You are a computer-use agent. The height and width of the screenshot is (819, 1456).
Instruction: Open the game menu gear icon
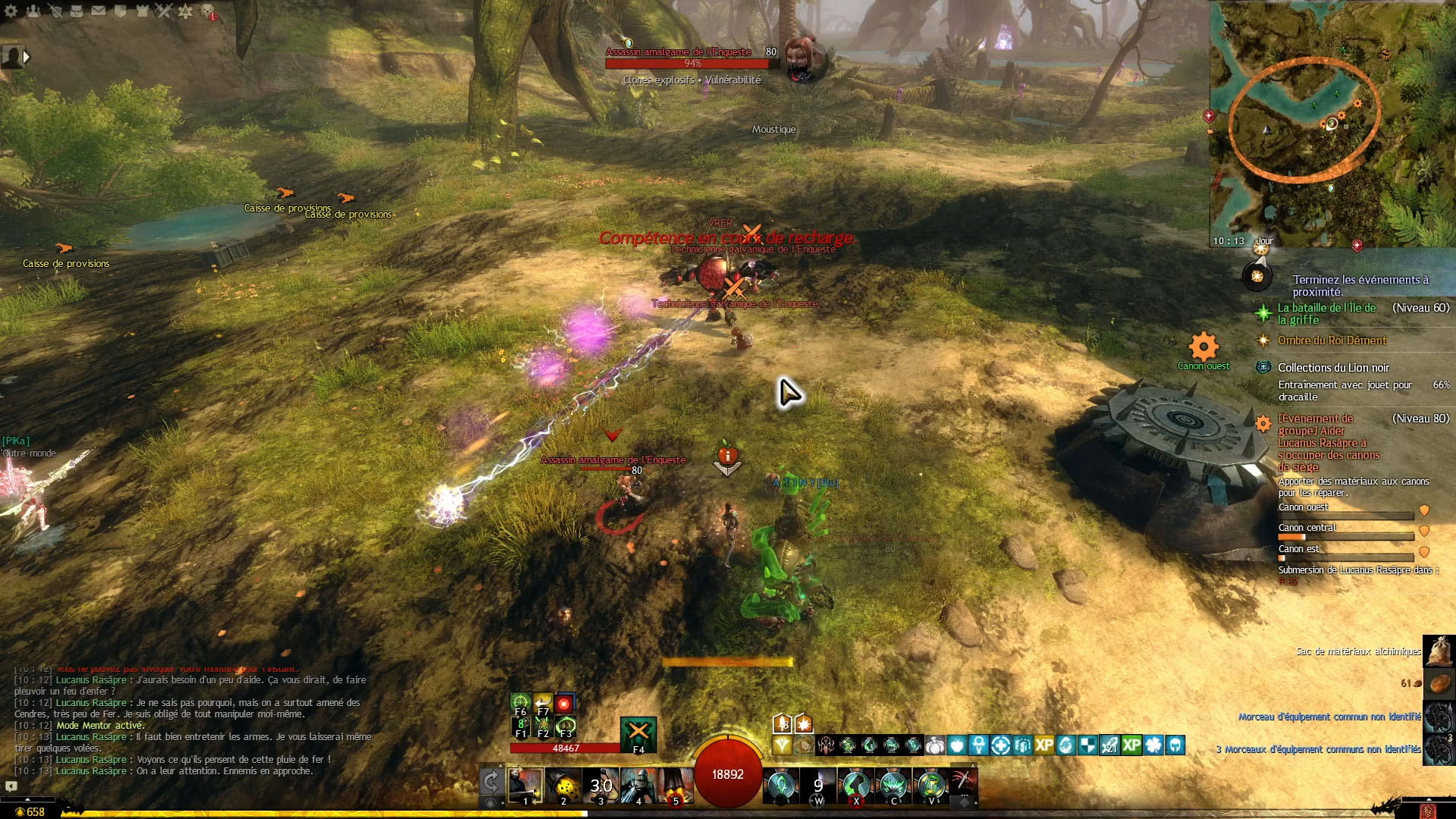point(11,11)
